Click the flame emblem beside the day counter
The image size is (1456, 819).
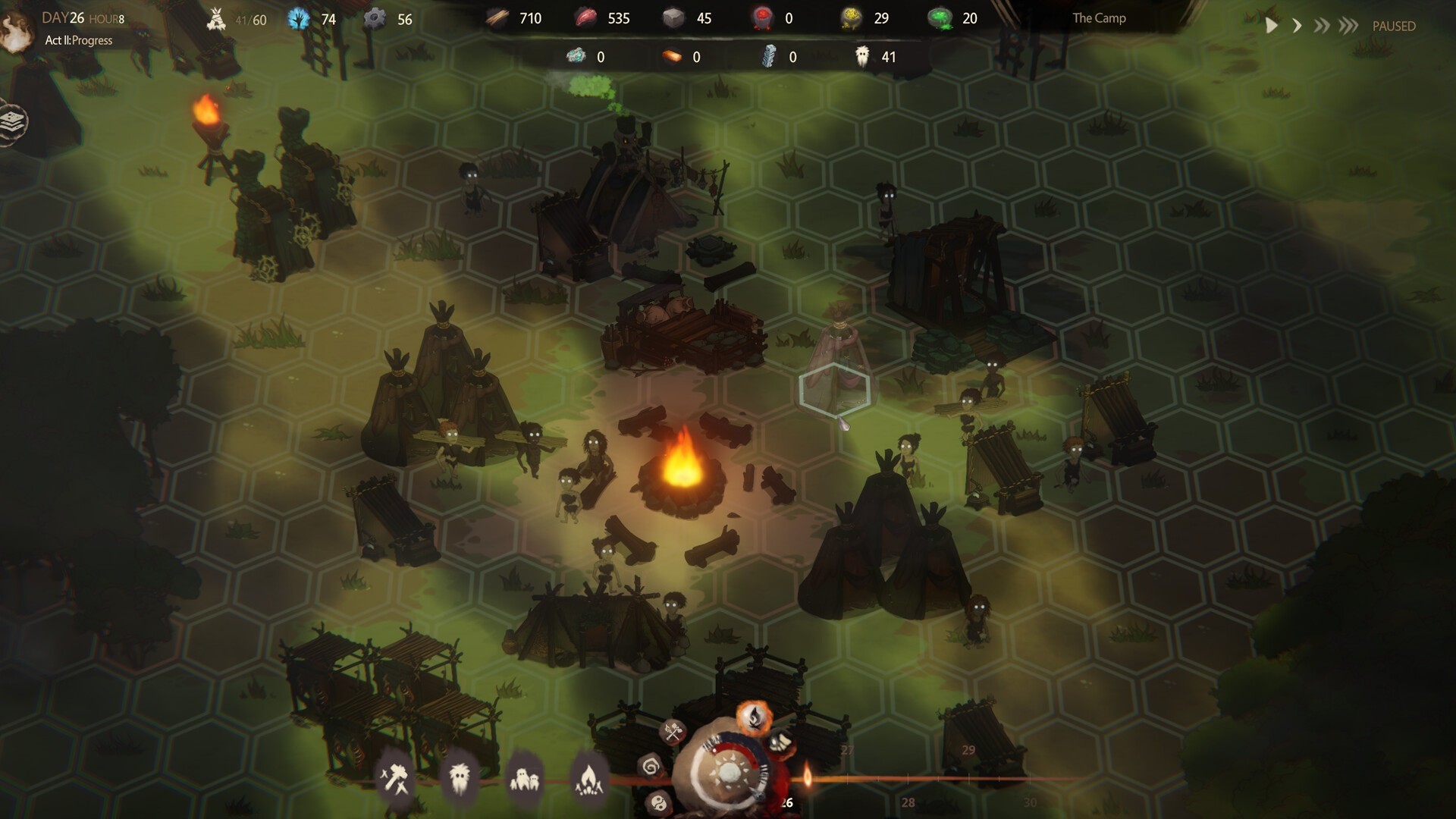15,30
